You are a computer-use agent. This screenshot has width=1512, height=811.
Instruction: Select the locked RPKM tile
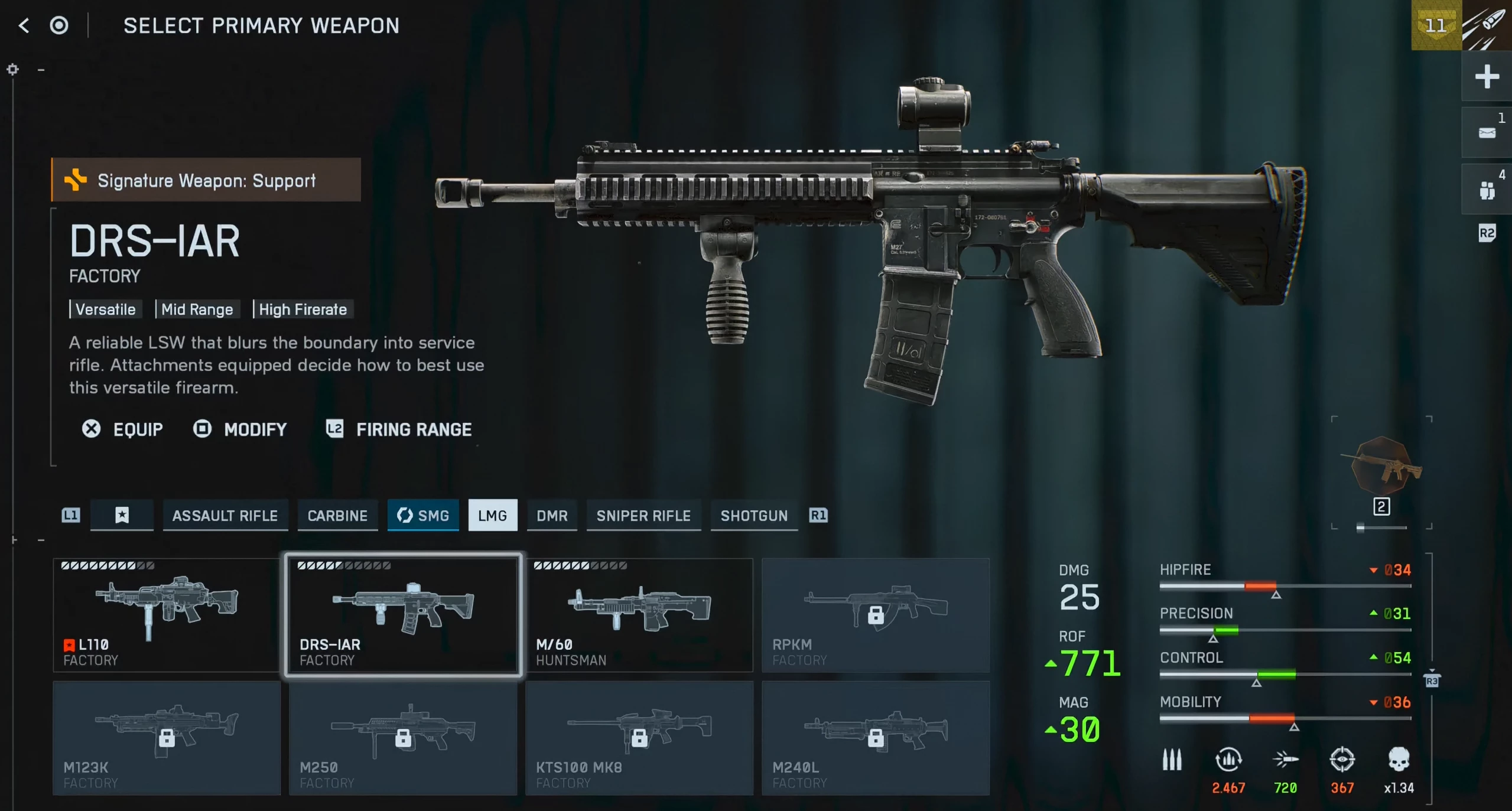(876, 615)
